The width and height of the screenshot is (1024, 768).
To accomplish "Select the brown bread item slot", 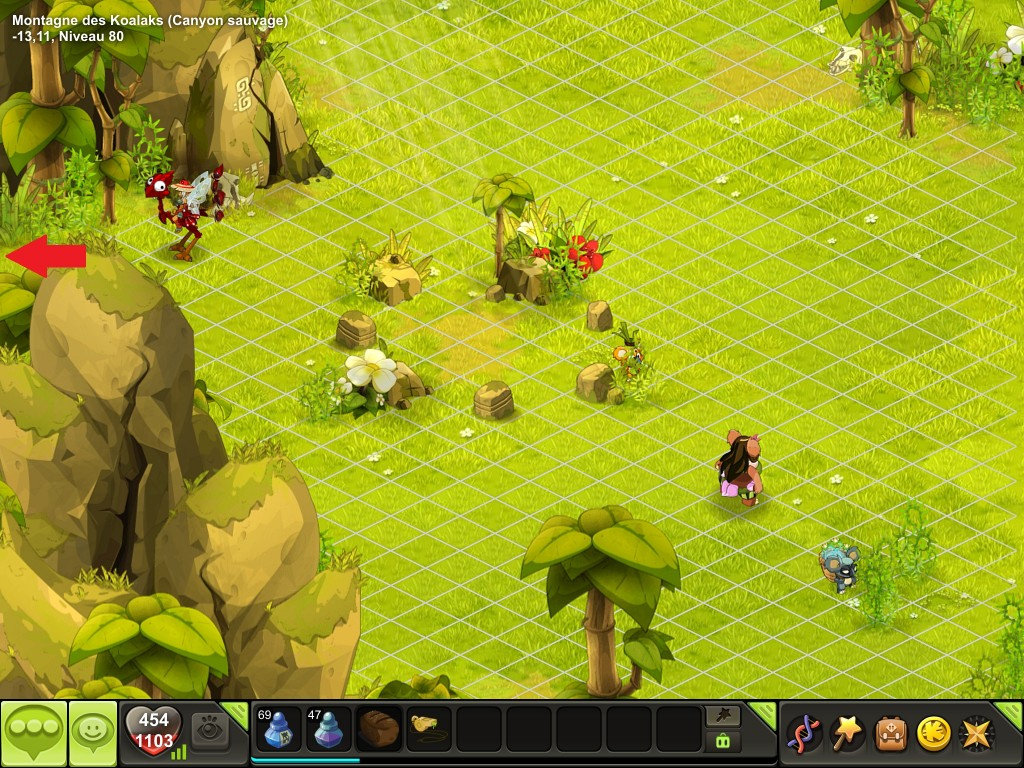I will pyautogui.click(x=379, y=729).
